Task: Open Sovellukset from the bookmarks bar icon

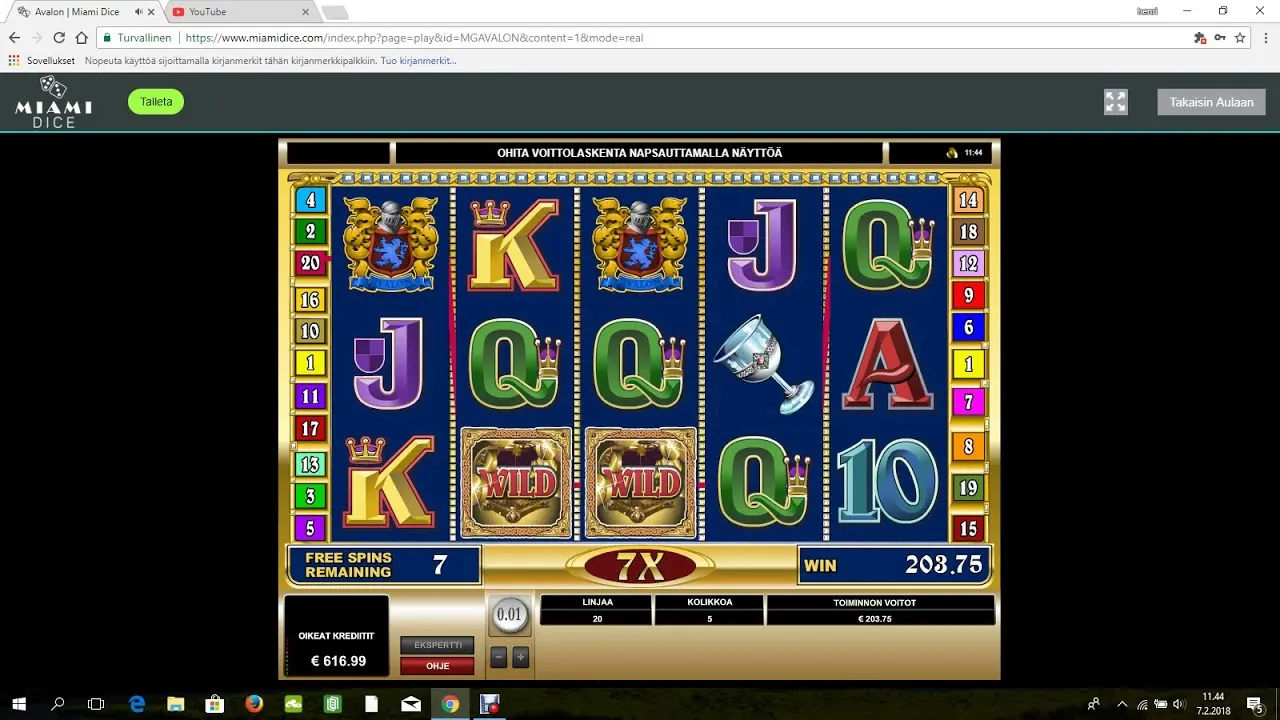Action: (x=13, y=60)
